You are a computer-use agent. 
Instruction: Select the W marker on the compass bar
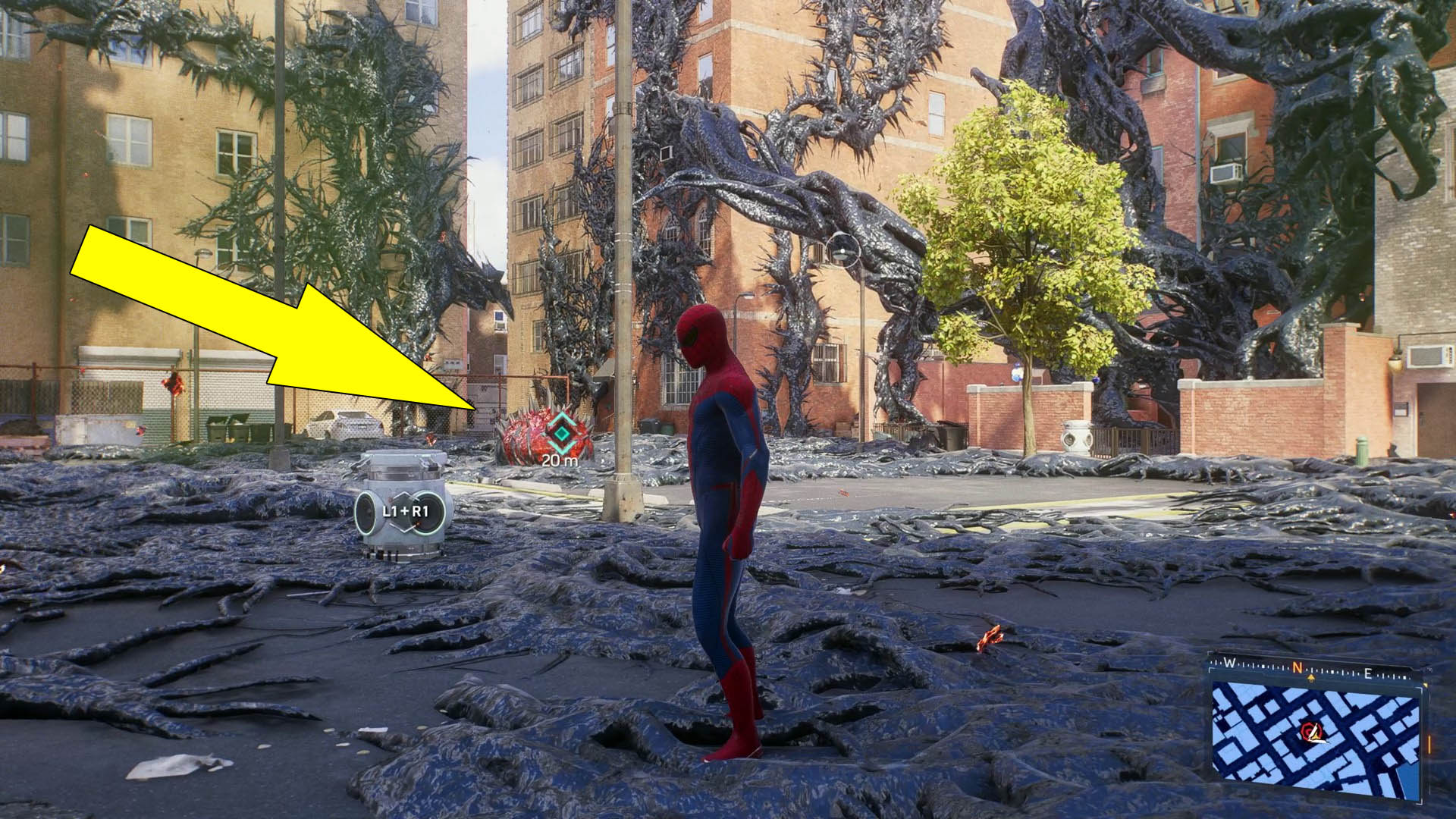point(1230,662)
